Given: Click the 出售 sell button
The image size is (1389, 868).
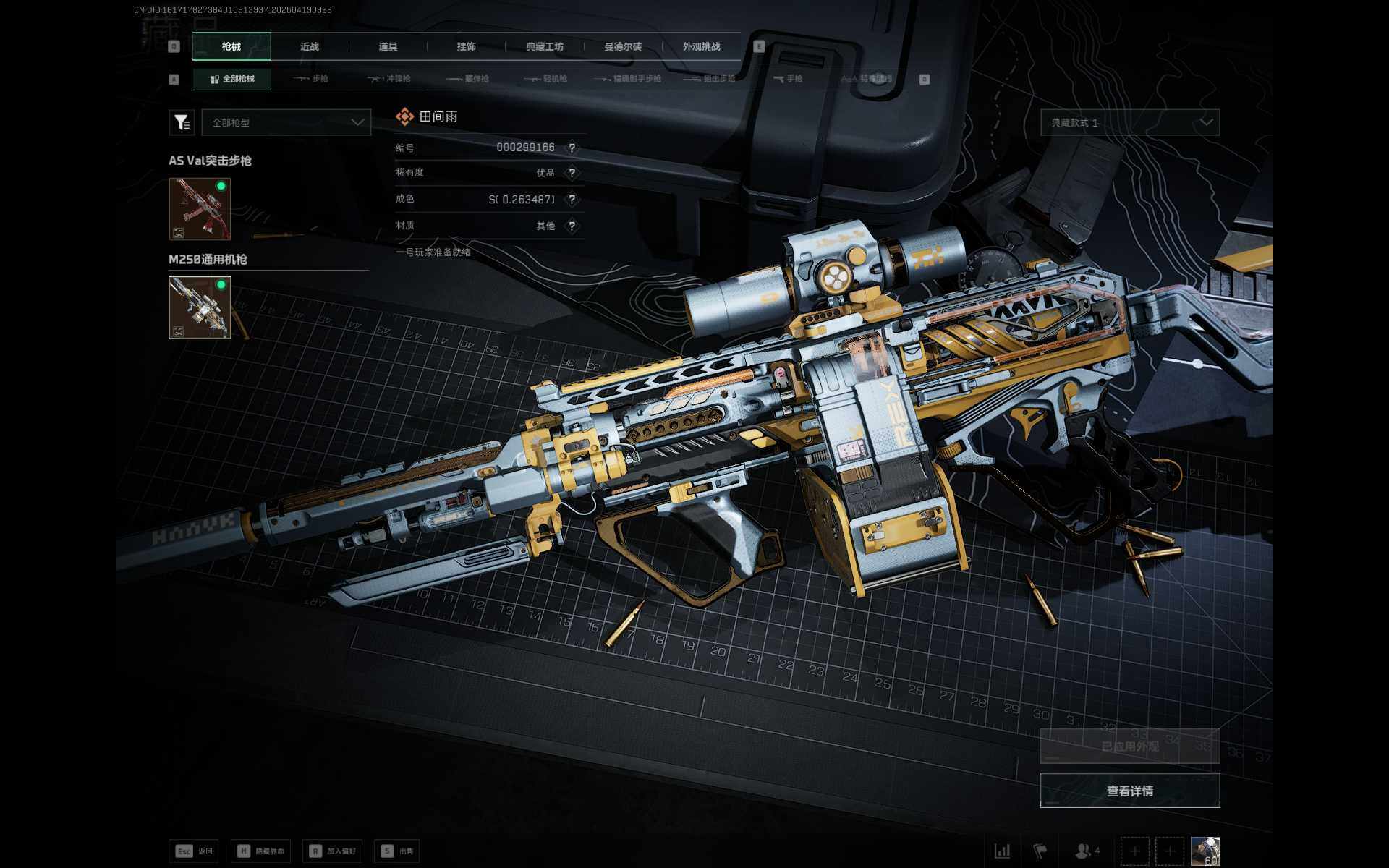Looking at the screenshot, I should pos(398,851).
